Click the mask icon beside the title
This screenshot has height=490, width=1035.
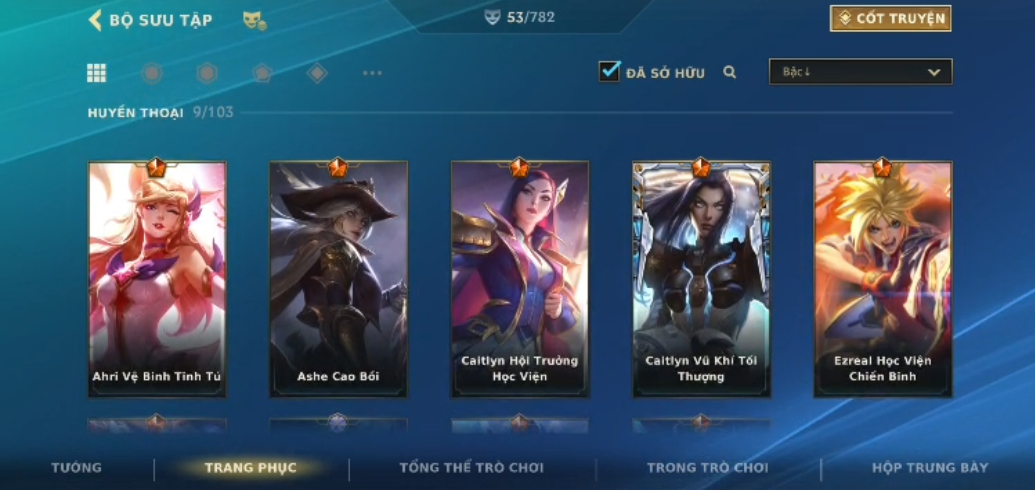click(253, 20)
